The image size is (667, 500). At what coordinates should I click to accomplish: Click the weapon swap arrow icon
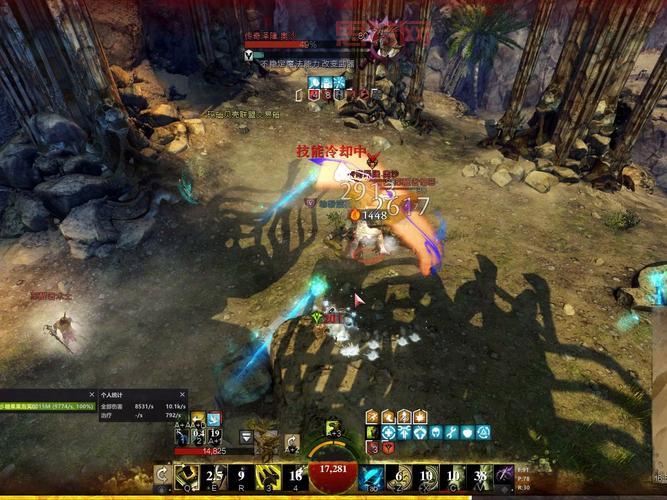click(x=163, y=475)
